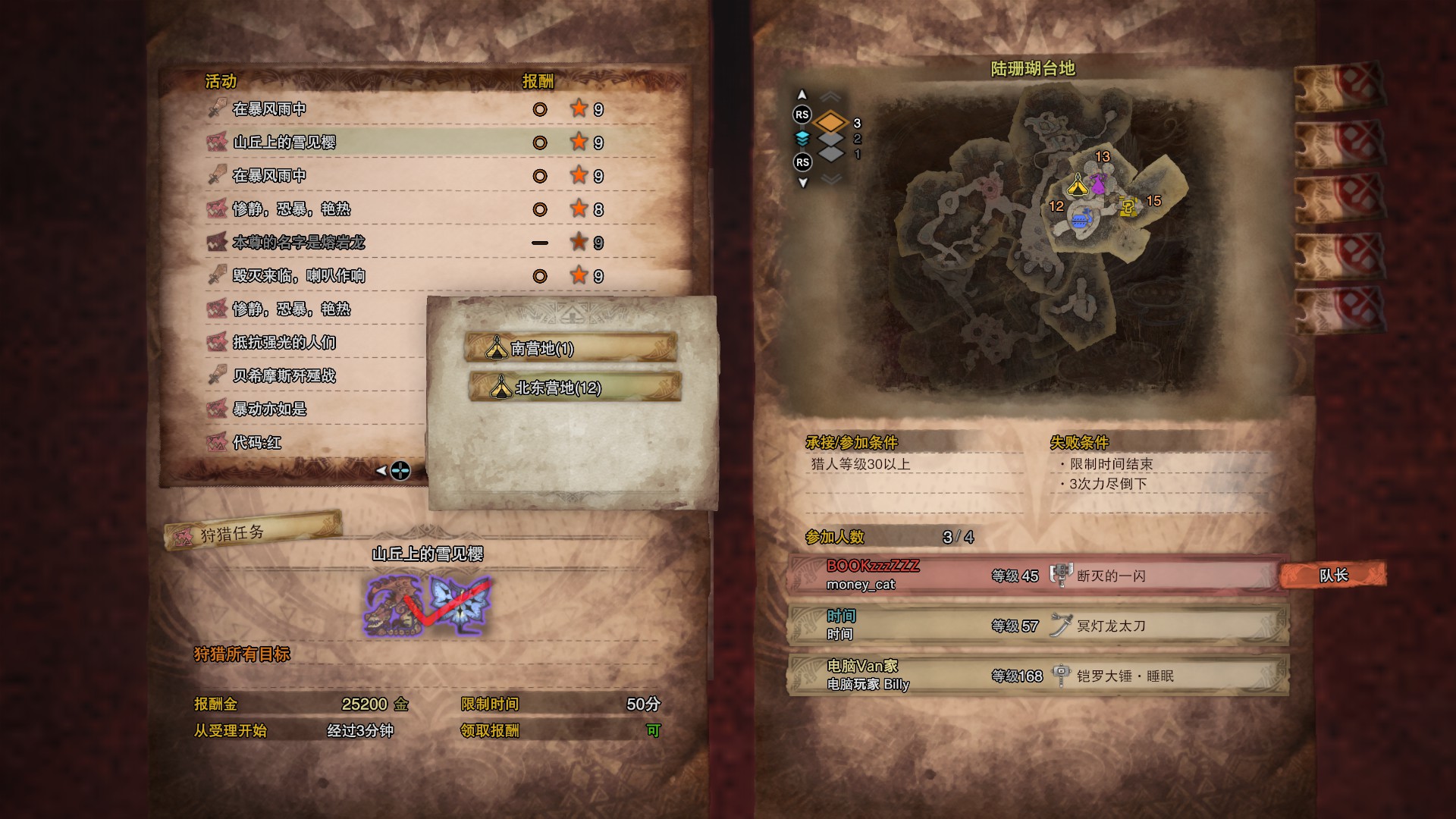Select the player row with 冥灯龙太刀
The width and height of the screenshot is (1456, 819).
tap(1036, 625)
